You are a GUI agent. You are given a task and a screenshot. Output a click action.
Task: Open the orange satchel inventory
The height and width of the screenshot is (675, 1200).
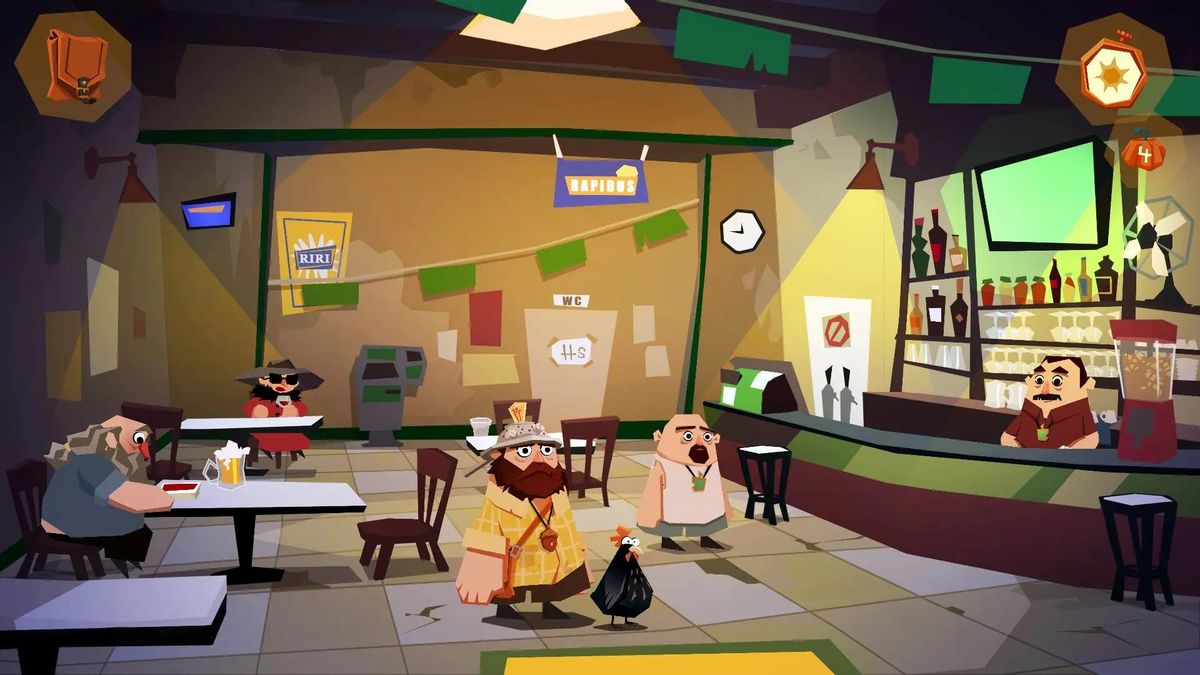[74, 65]
